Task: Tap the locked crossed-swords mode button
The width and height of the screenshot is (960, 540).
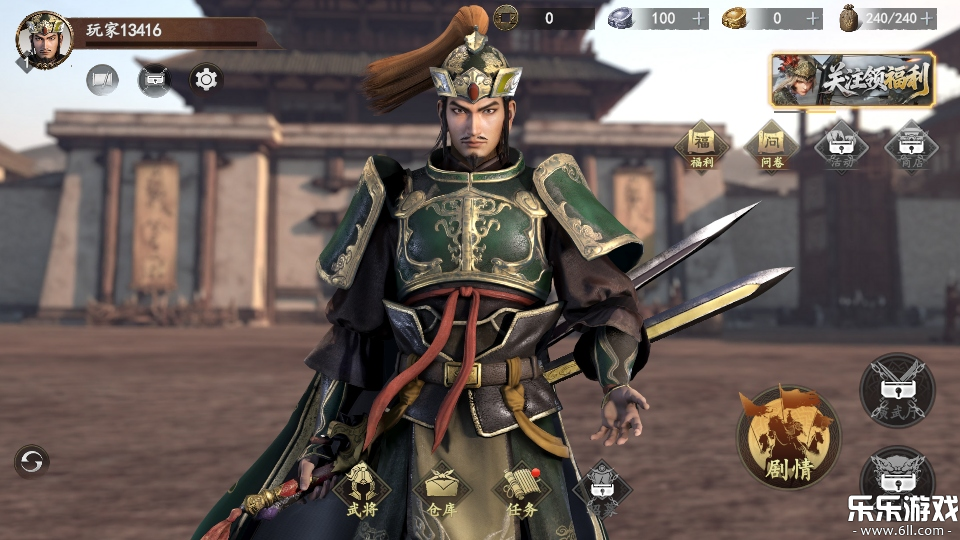Action: click(x=897, y=390)
